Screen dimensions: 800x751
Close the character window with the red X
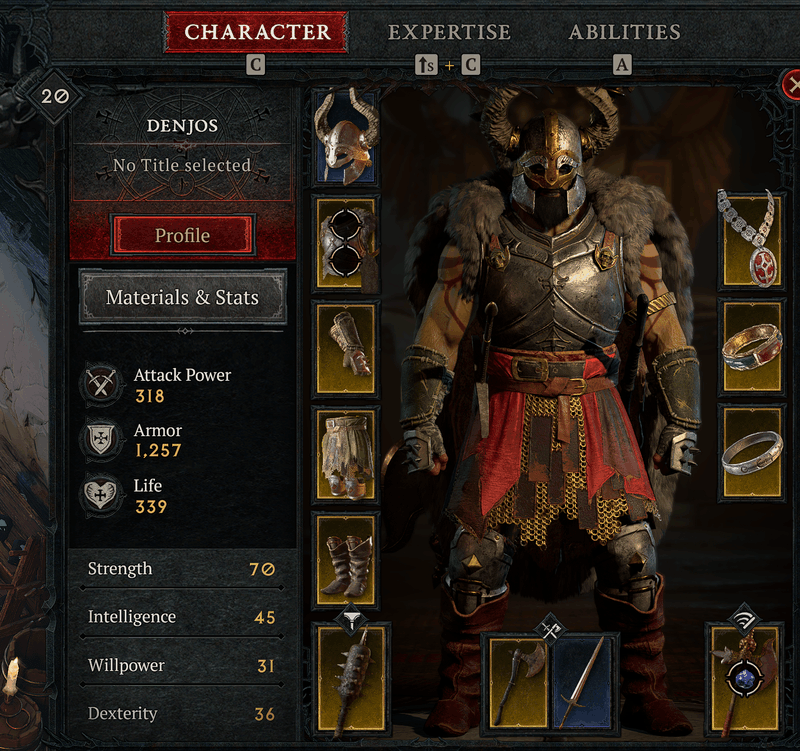792,86
